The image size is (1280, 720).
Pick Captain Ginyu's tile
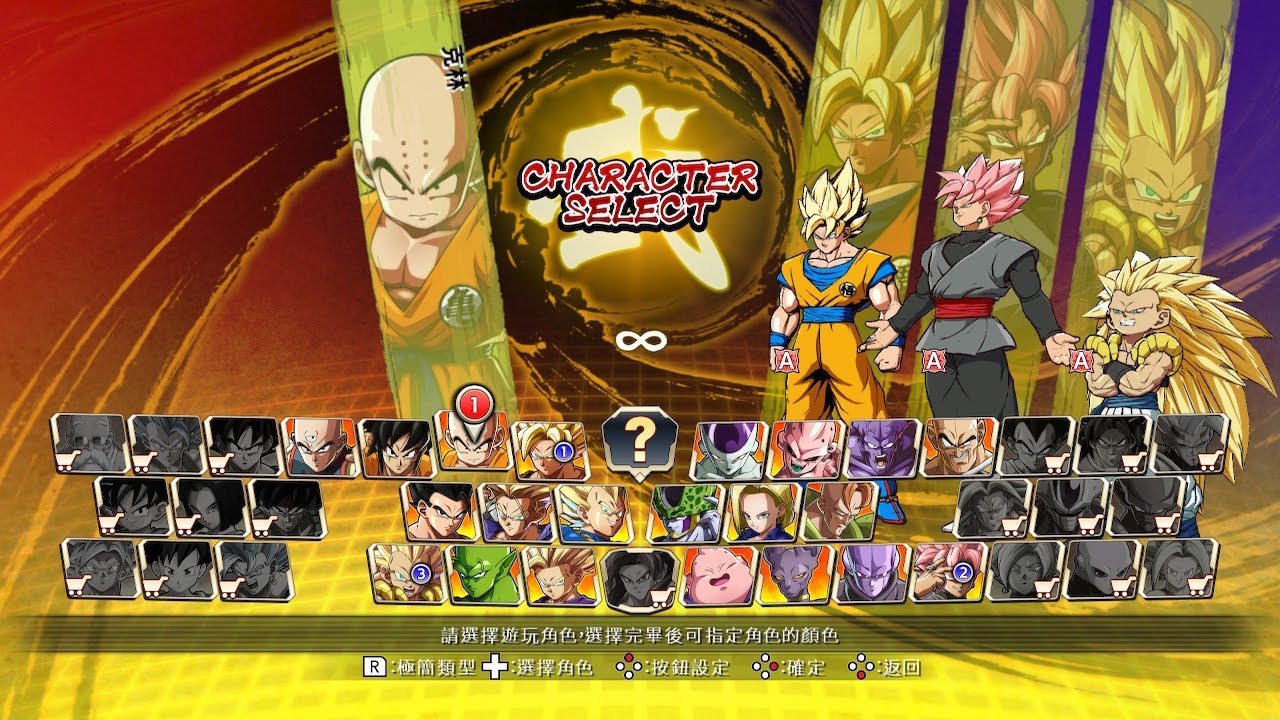[x=881, y=448]
